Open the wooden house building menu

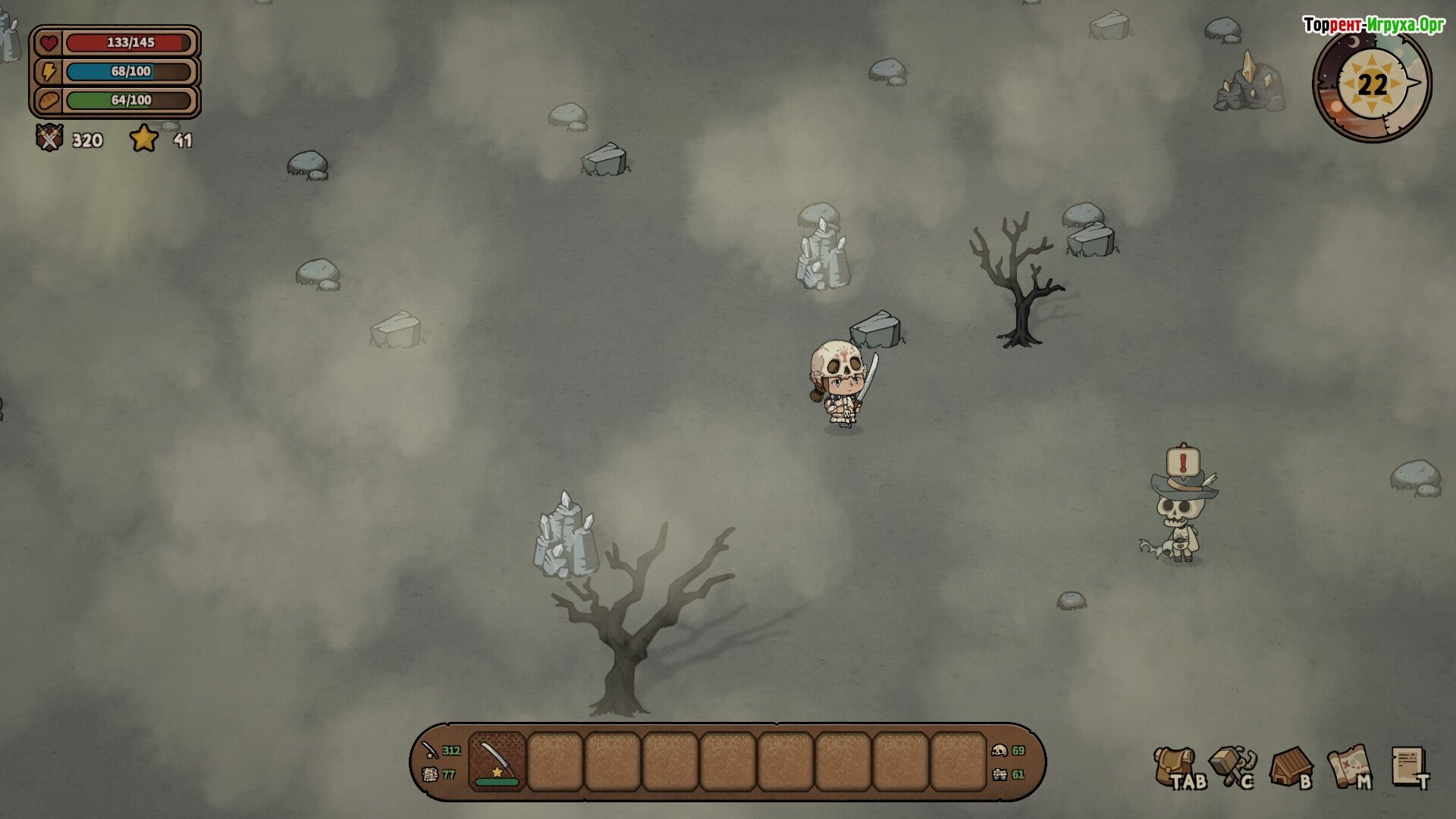point(1290,767)
